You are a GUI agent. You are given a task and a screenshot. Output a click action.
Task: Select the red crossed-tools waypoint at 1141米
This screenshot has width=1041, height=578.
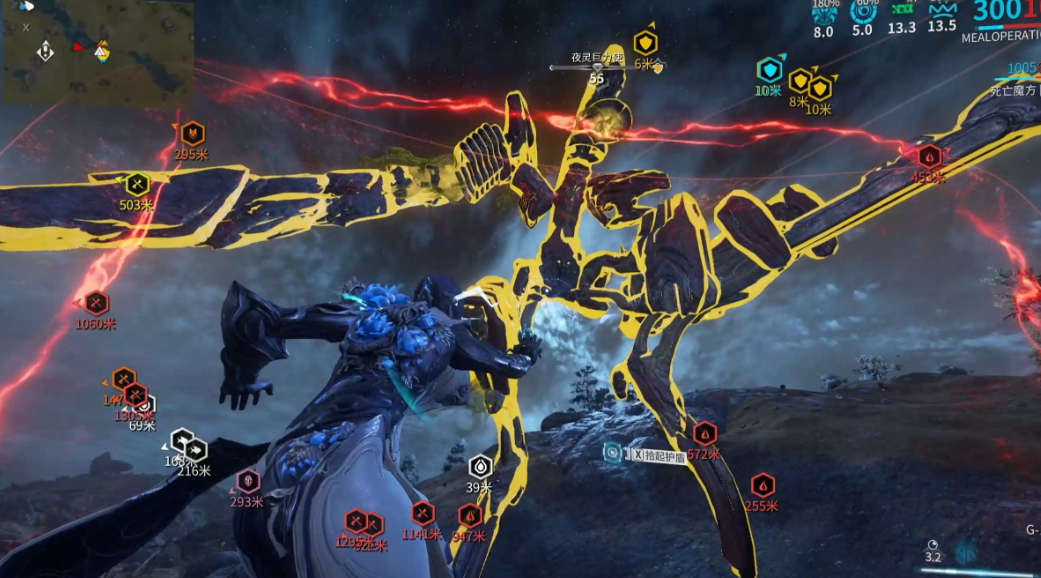click(423, 514)
